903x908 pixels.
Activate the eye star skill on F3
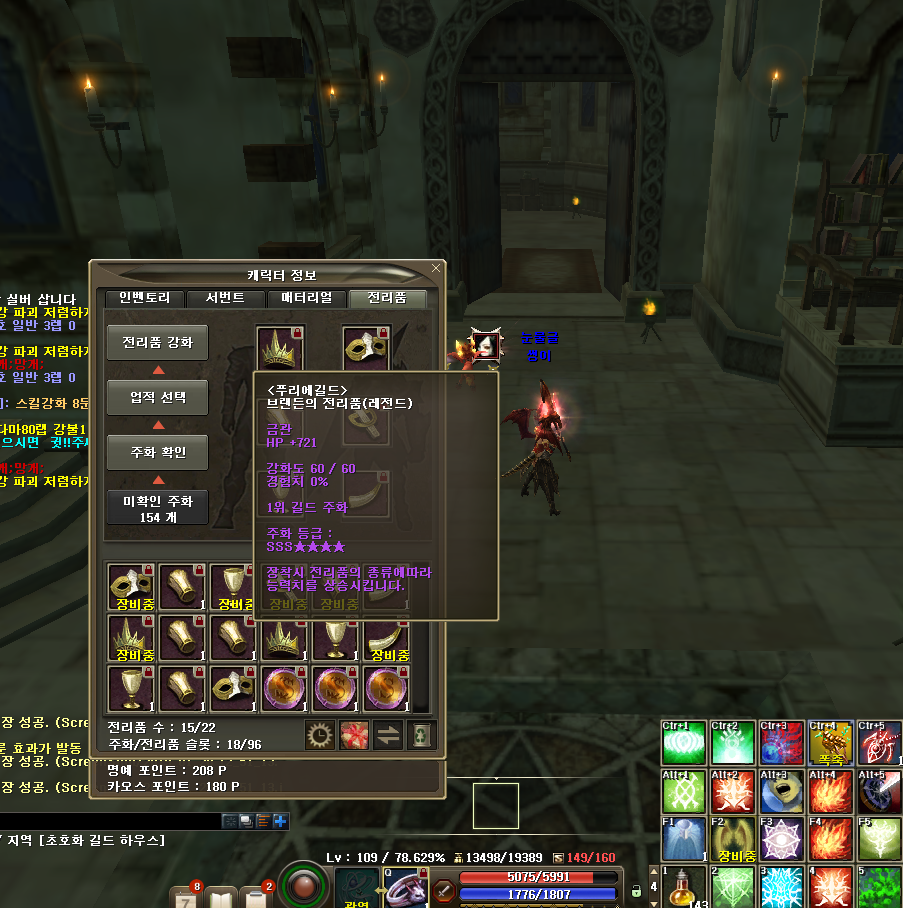[782, 840]
